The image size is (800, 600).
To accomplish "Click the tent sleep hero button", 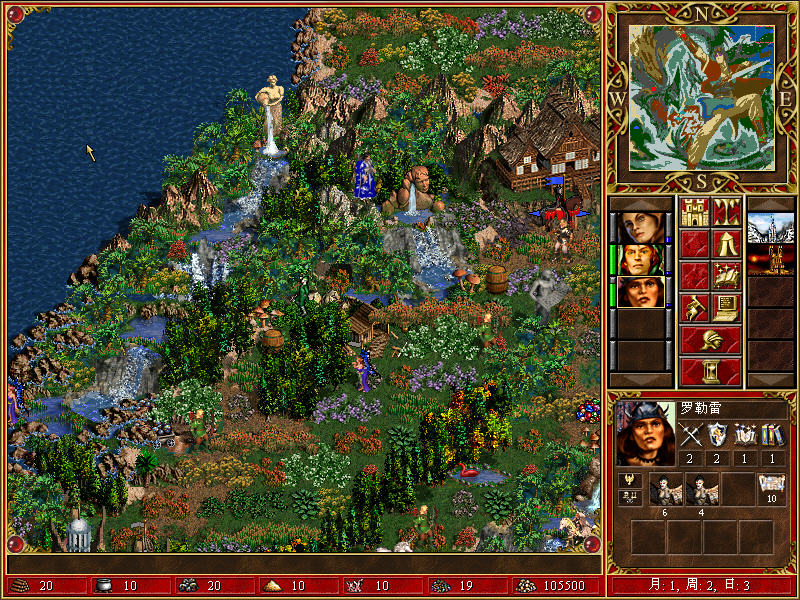I will point(726,243).
